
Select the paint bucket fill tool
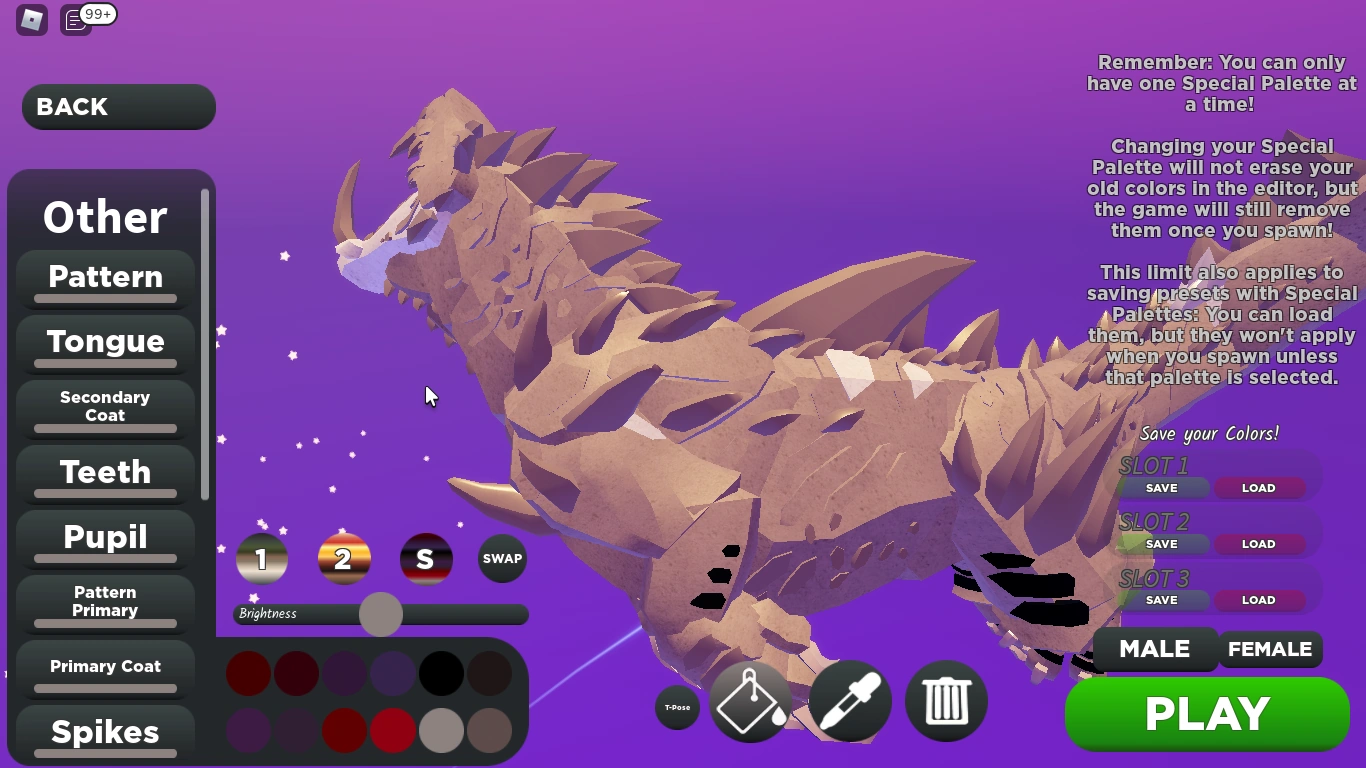point(750,702)
